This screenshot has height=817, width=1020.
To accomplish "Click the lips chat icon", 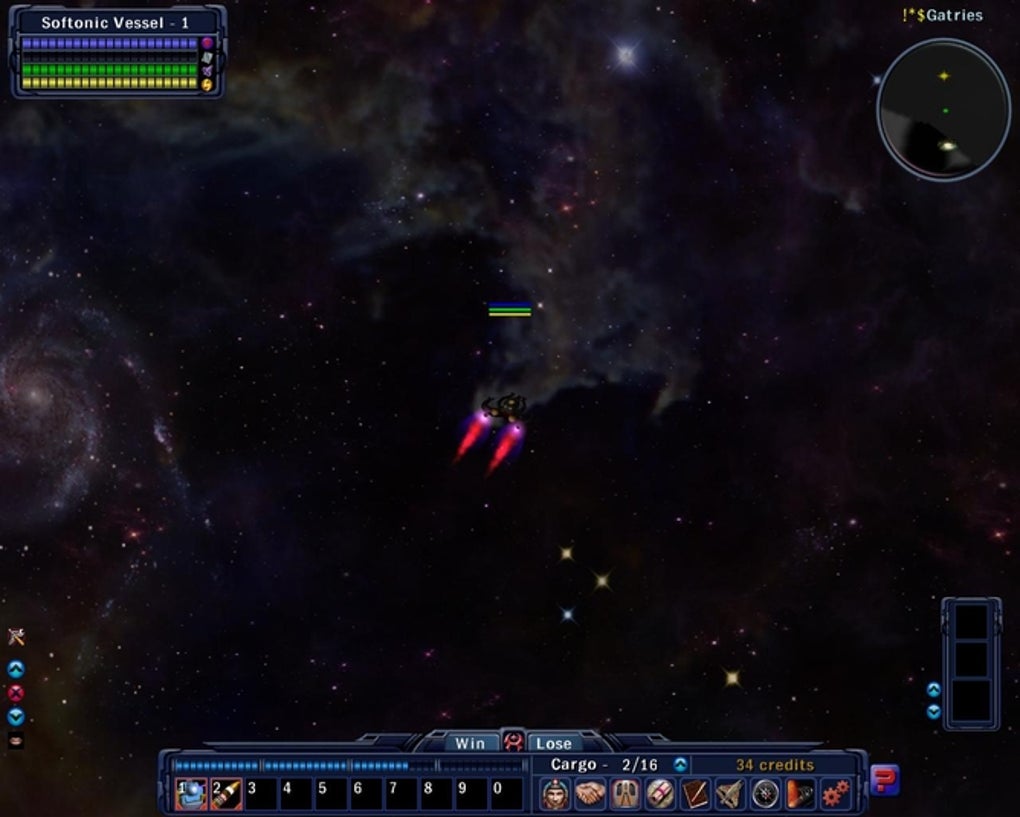I will tap(15, 741).
